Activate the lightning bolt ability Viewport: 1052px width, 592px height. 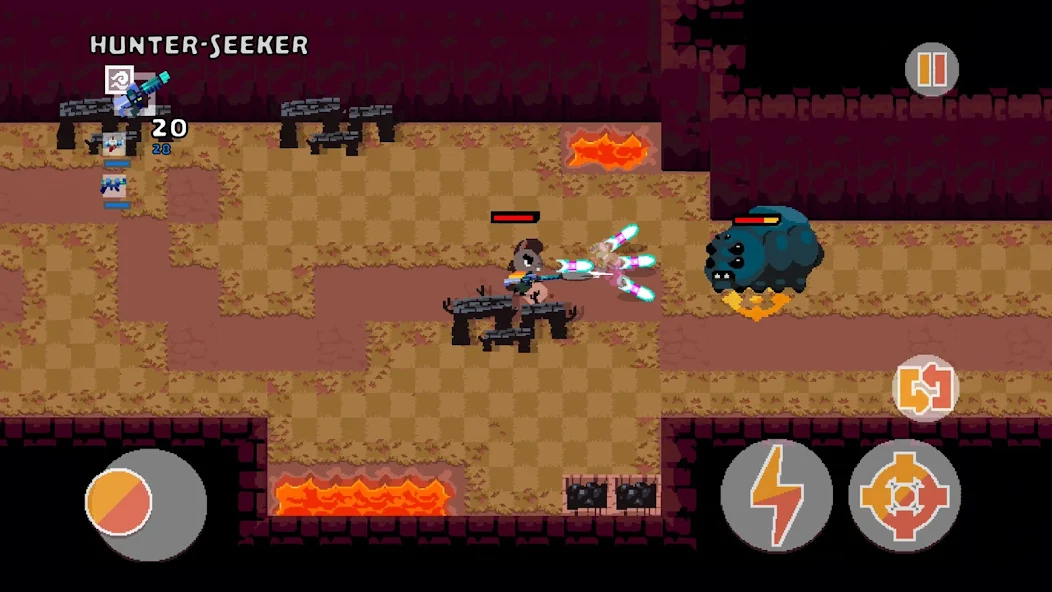pyautogui.click(x=777, y=494)
